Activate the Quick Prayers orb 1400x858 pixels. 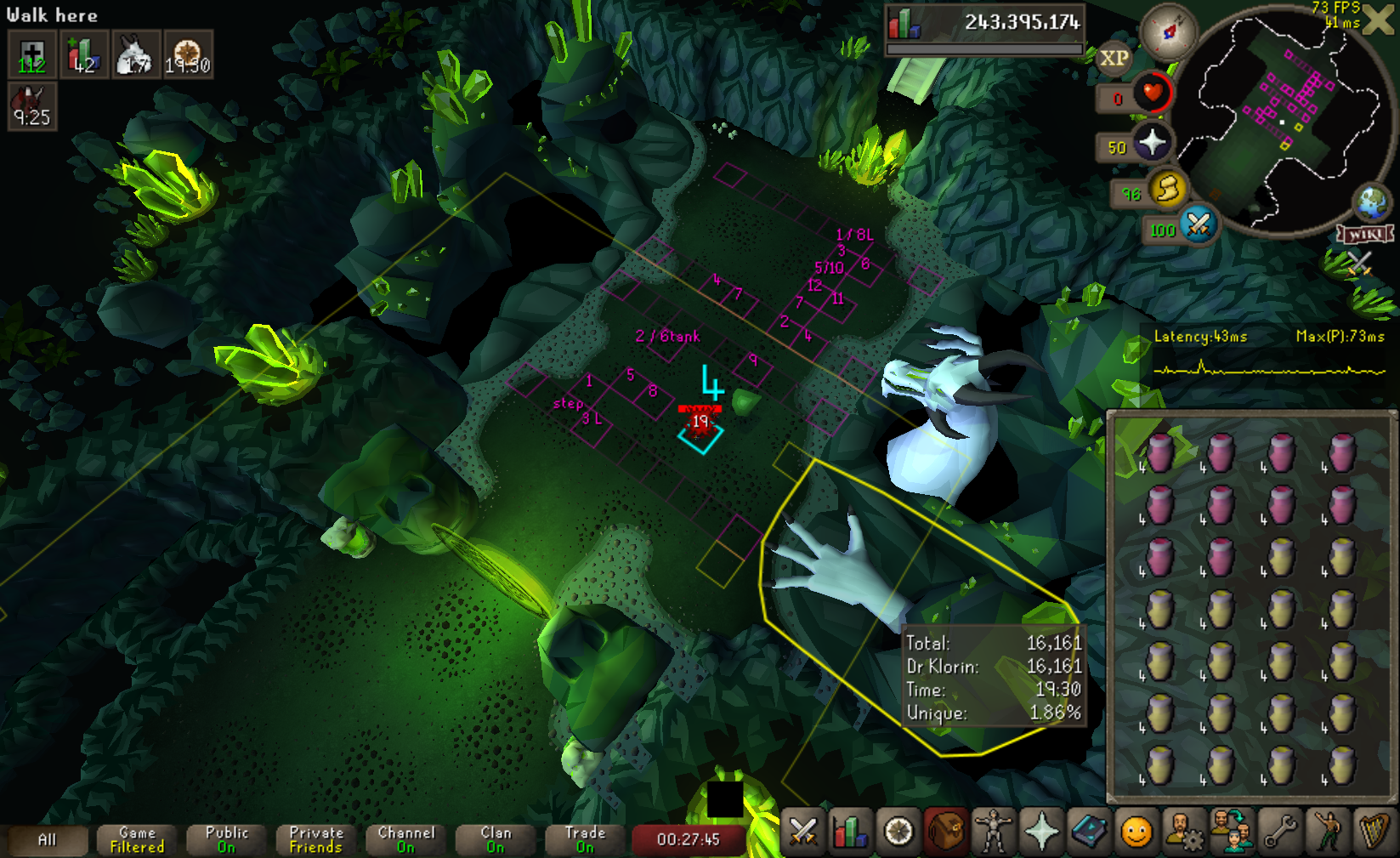pyautogui.click(x=1152, y=142)
